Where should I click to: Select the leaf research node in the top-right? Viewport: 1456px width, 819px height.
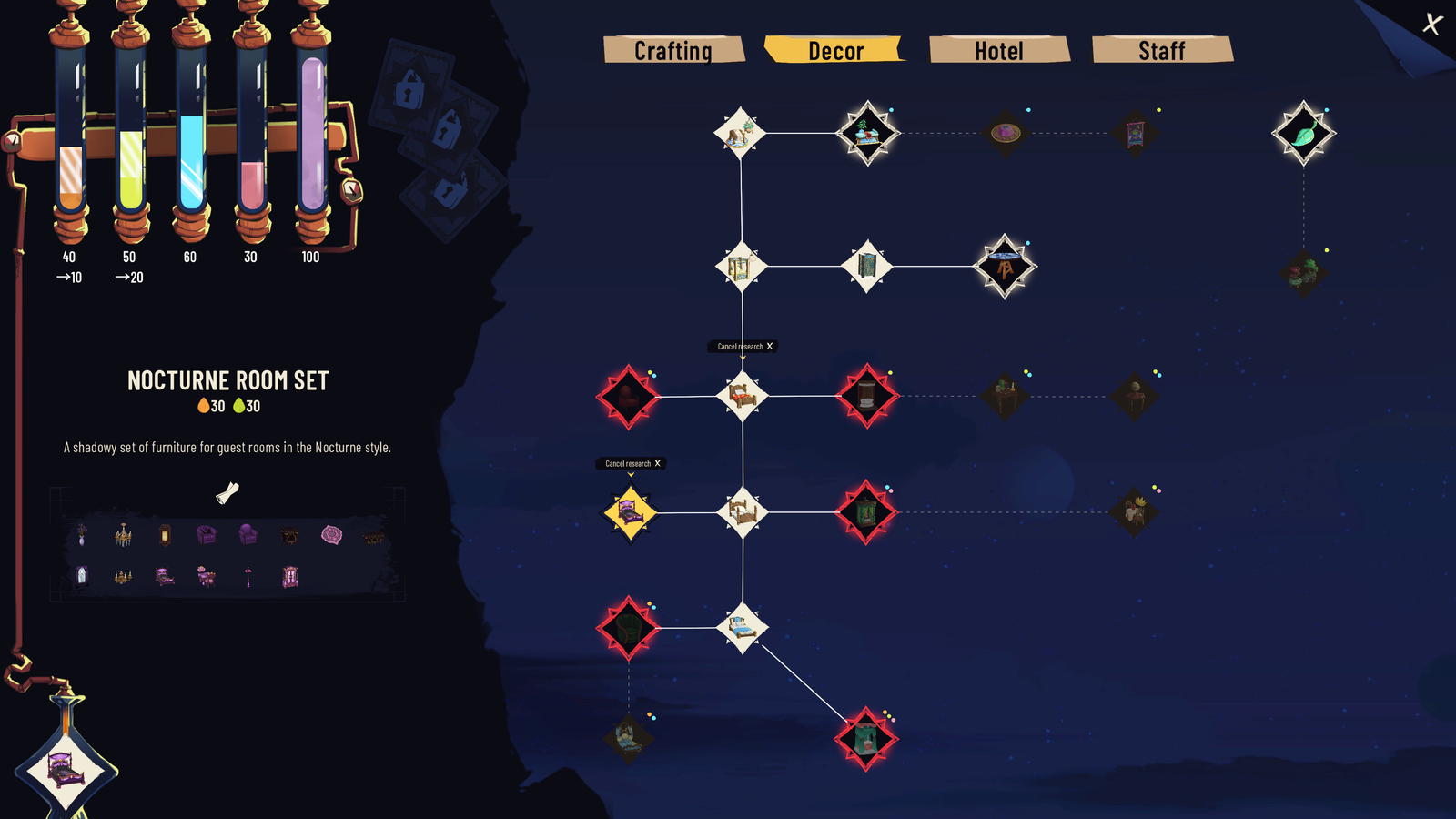1303,132
